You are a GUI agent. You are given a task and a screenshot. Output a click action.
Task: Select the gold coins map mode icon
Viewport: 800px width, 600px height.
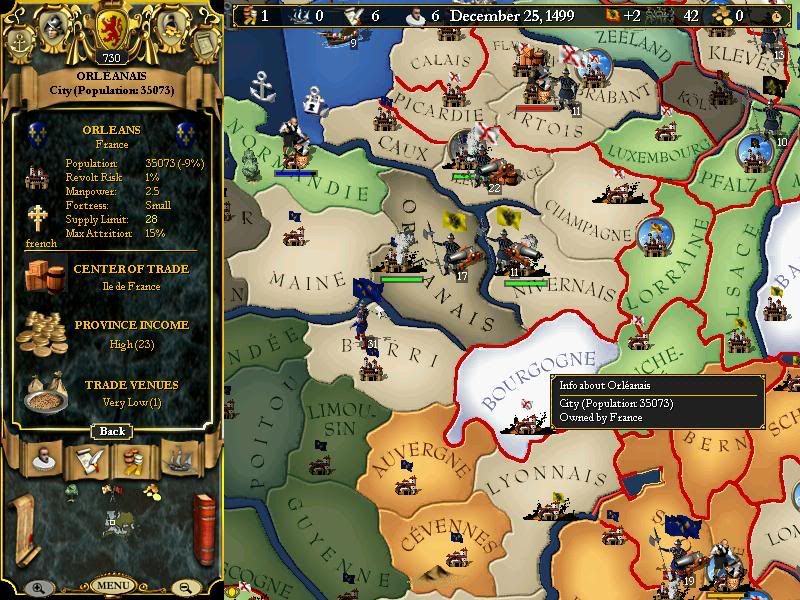tap(151, 490)
